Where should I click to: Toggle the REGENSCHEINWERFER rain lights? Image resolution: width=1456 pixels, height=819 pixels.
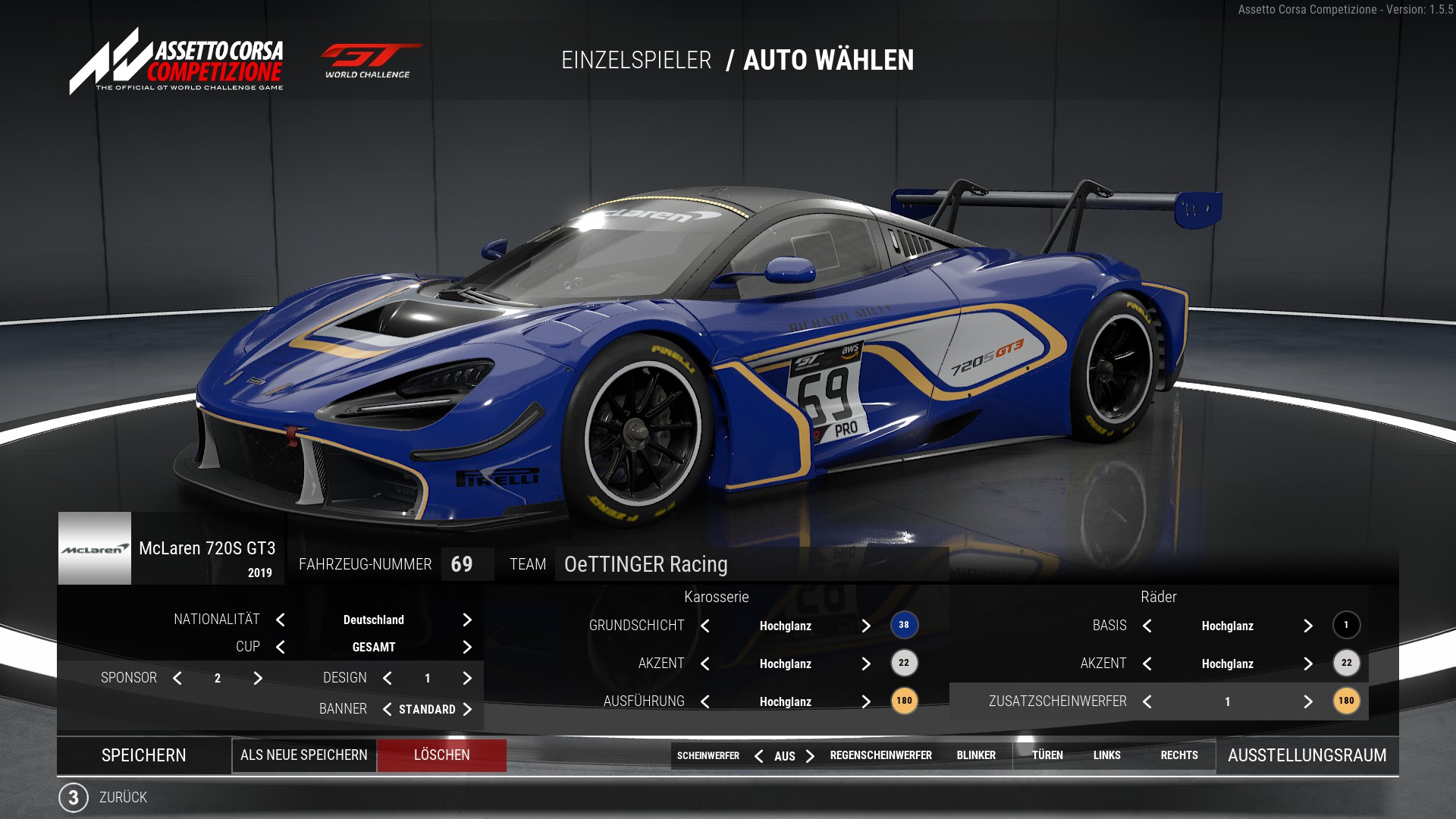[880, 755]
